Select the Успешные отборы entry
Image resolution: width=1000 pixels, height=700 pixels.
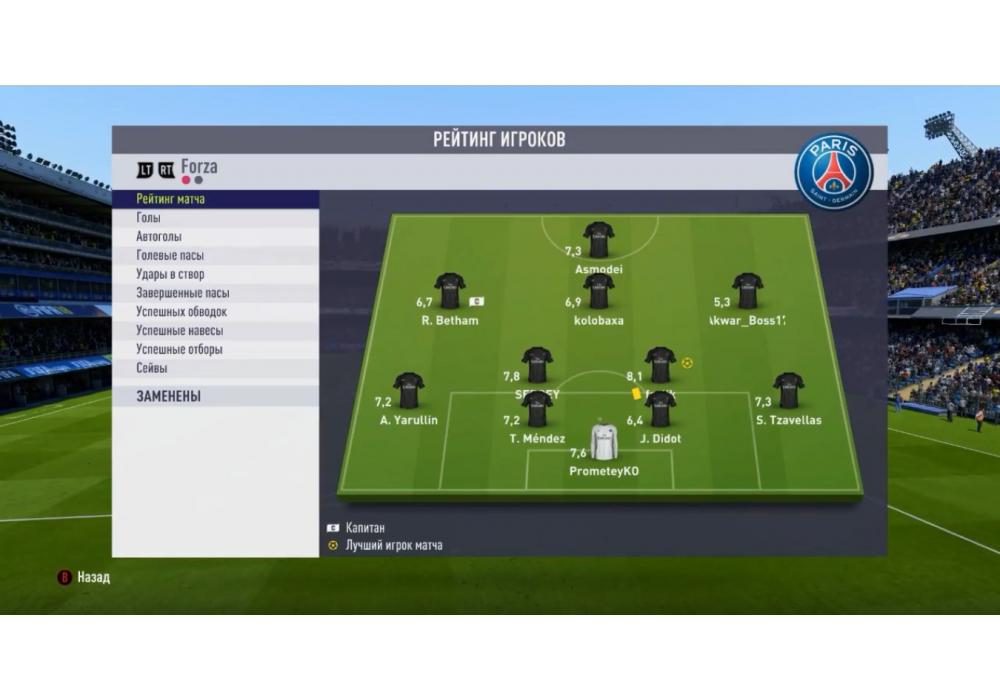tap(216, 350)
